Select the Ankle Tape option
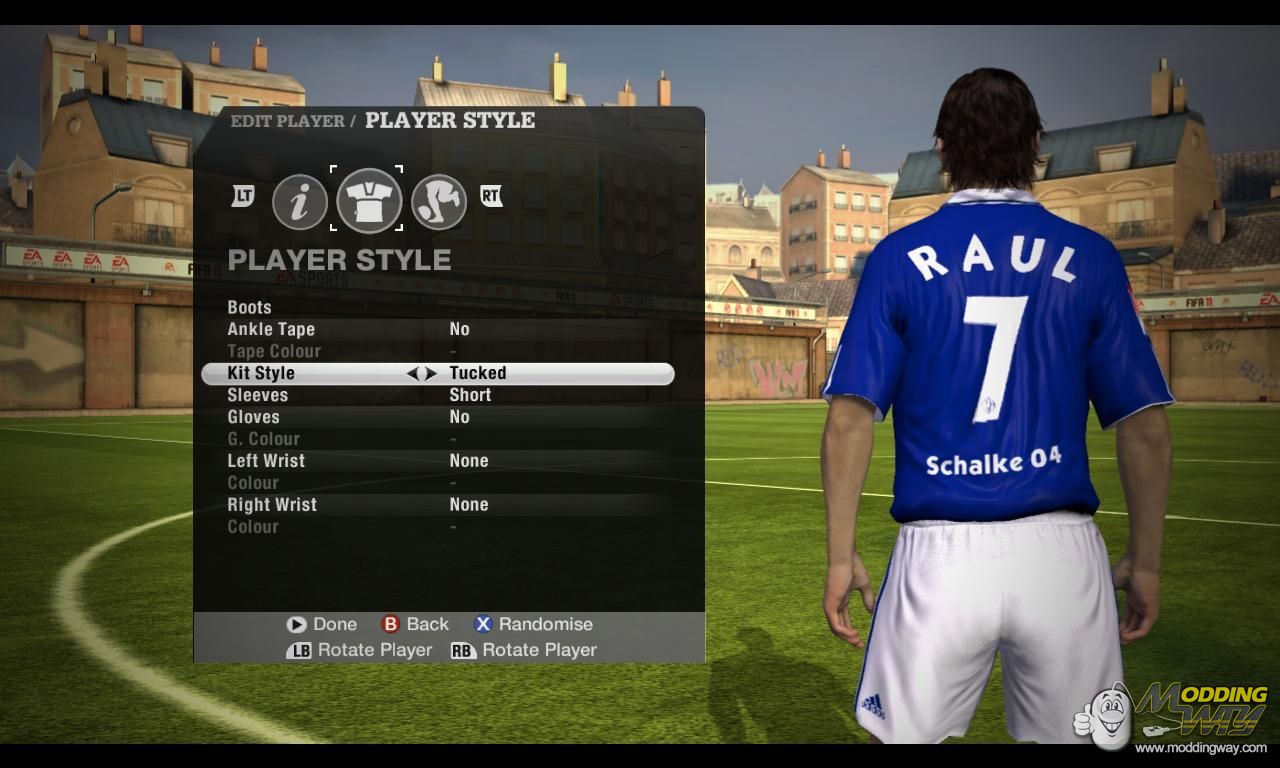1280x768 pixels. click(271, 329)
